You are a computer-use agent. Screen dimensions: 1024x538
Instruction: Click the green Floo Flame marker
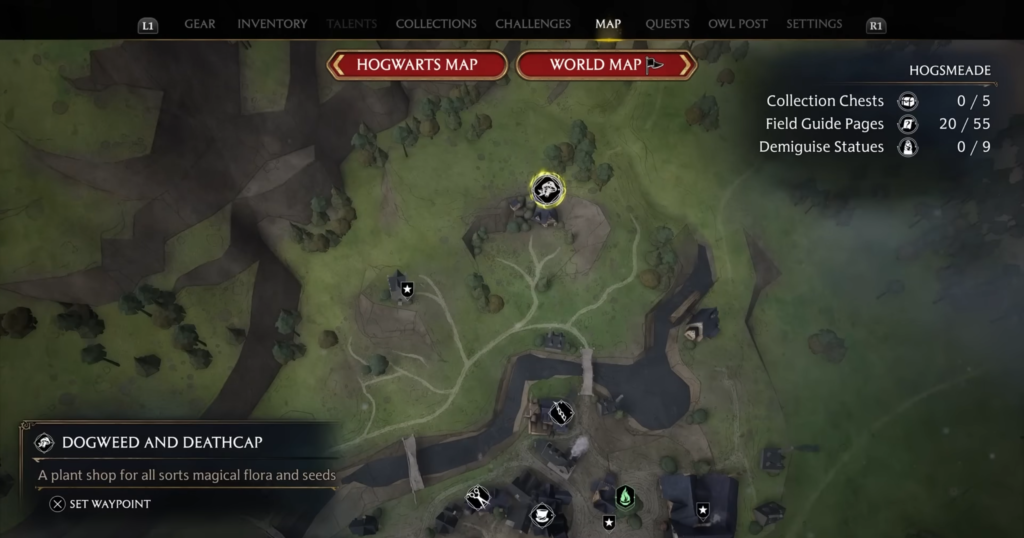625,496
